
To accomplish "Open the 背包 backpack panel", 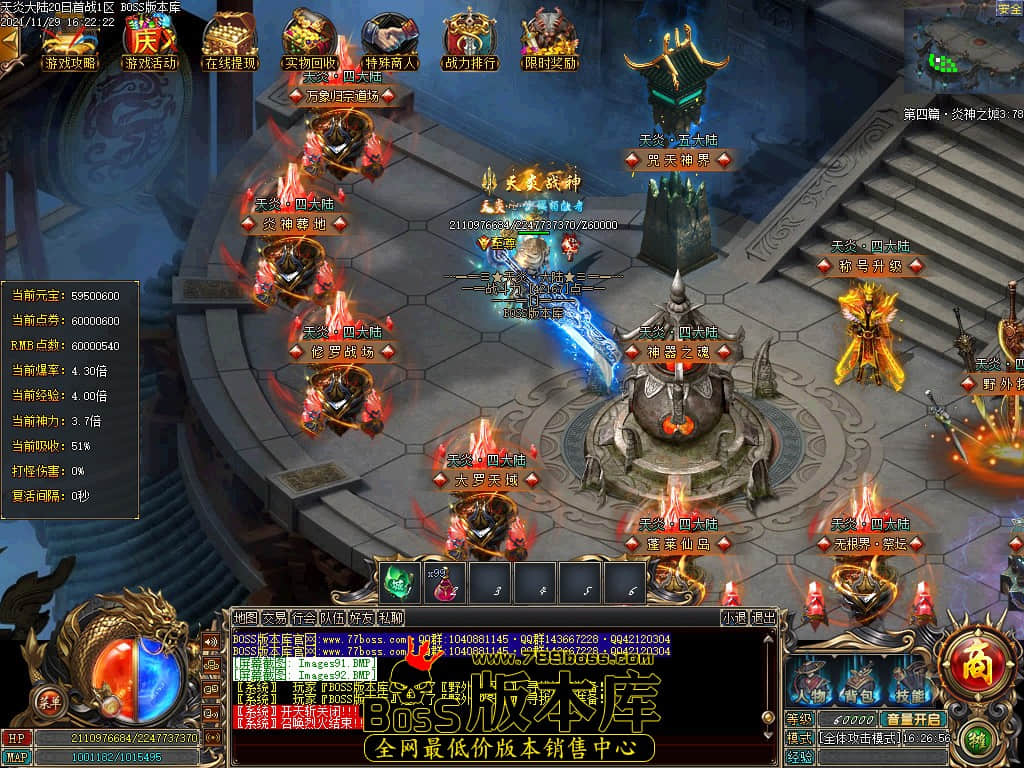I will pyautogui.click(x=856, y=680).
